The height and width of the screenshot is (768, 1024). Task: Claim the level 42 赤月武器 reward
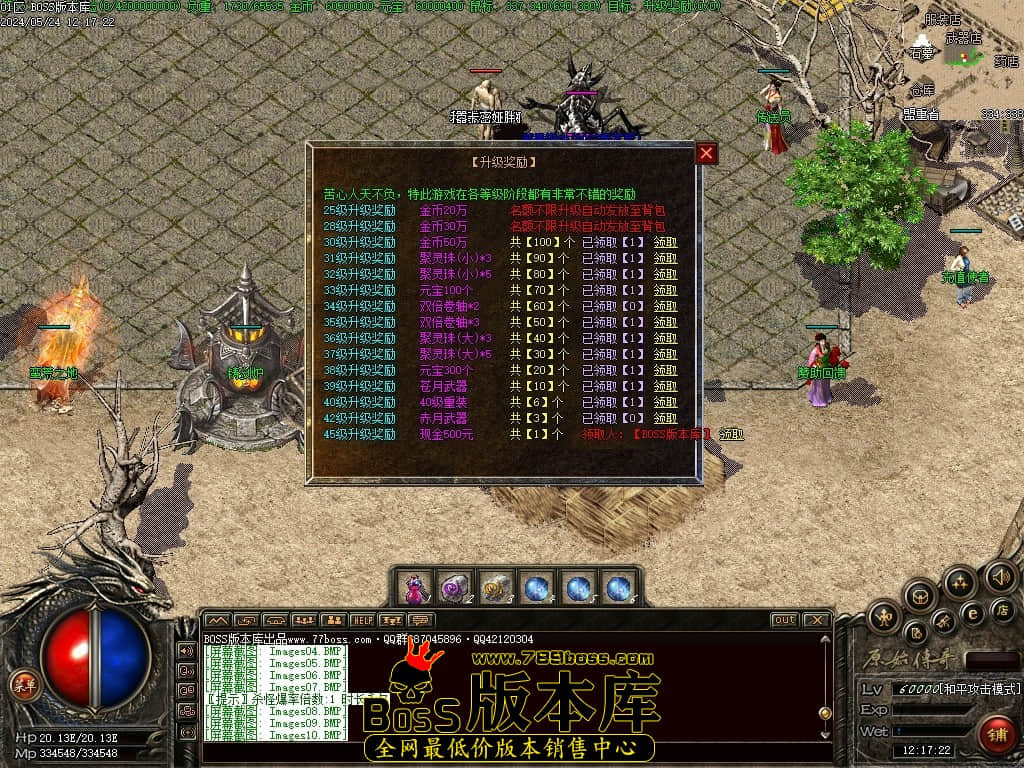[665, 419]
